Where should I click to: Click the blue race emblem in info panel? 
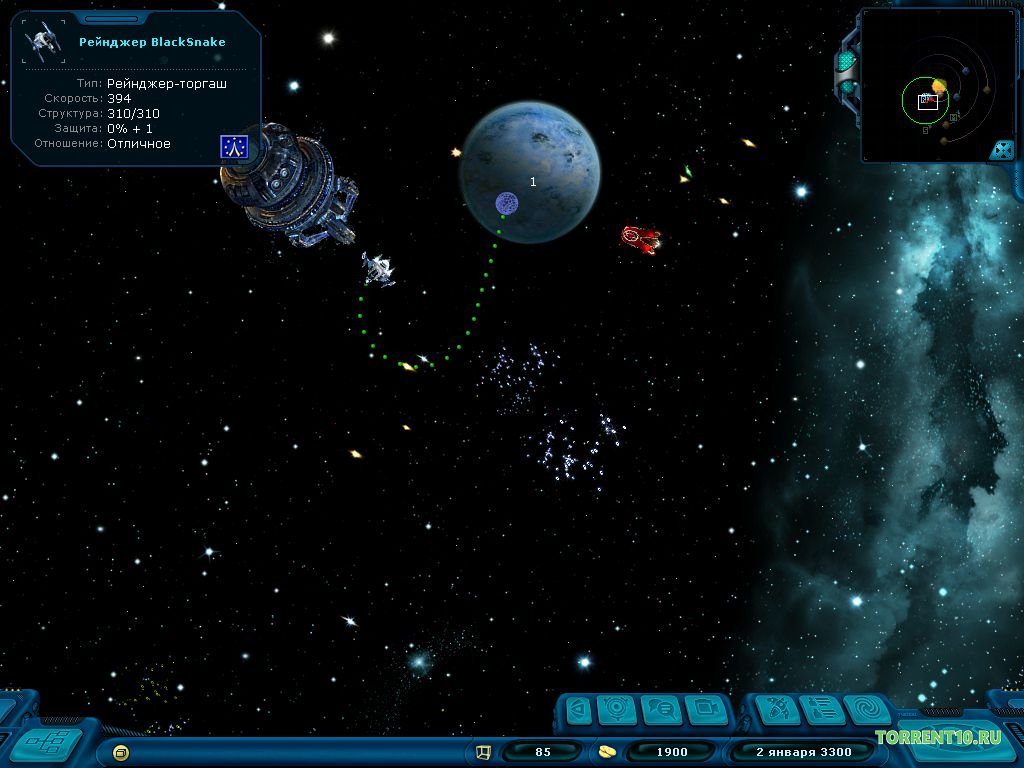coord(233,147)
